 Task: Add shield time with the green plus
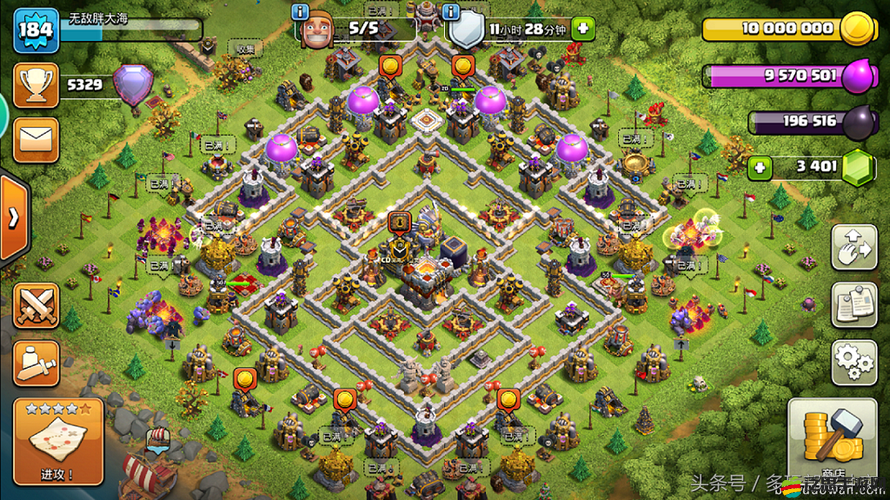point(582,28)
